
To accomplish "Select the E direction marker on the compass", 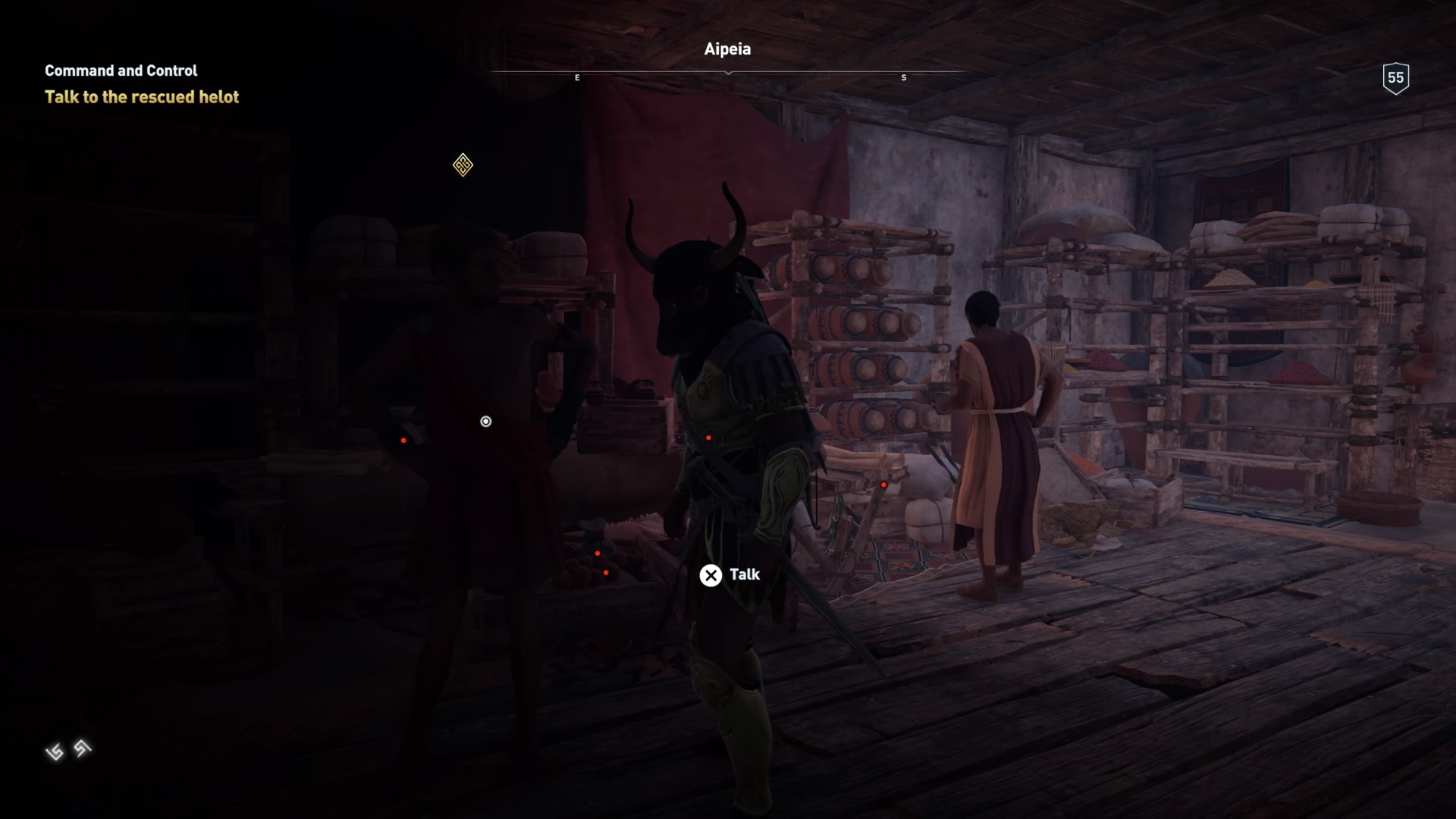I will 577,77.
